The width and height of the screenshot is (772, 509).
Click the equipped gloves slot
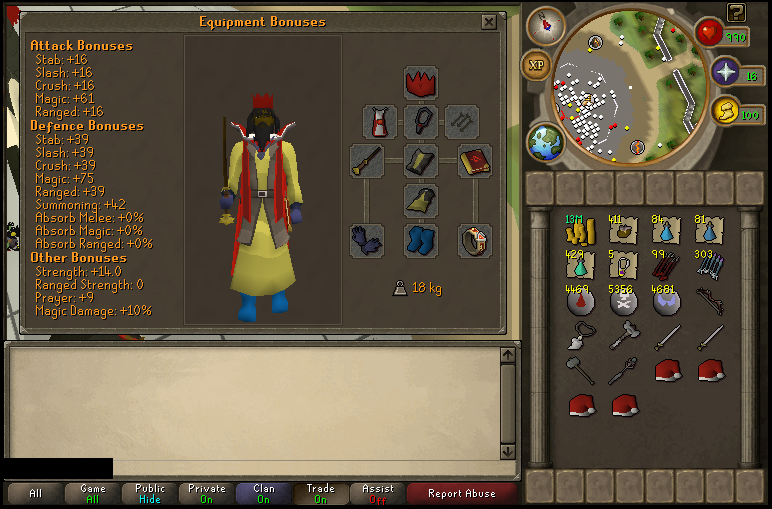tap(367, 240)
